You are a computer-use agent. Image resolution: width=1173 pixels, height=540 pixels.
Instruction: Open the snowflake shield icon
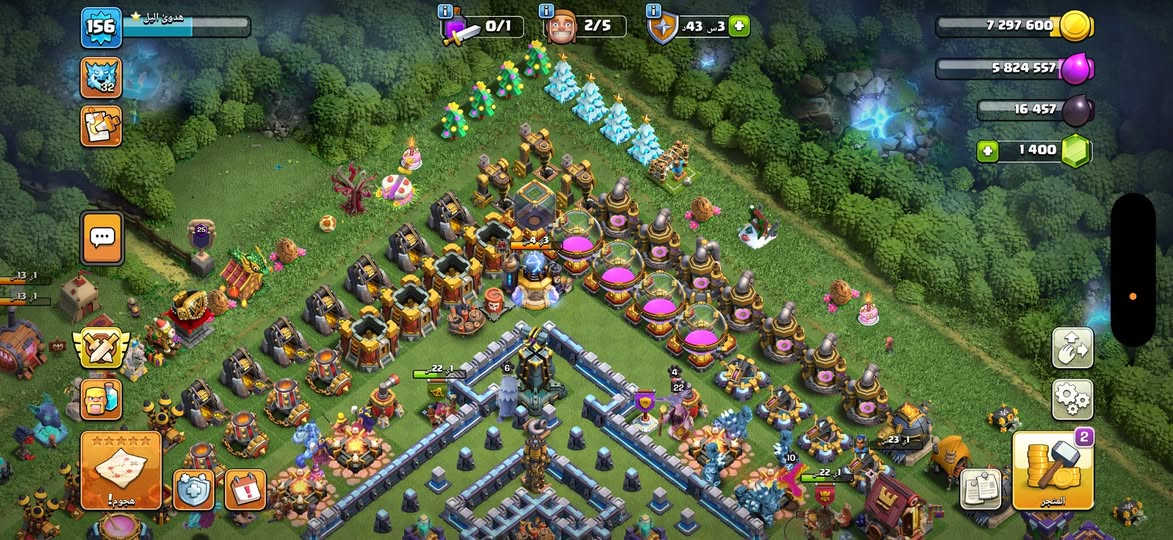point(194,490)
